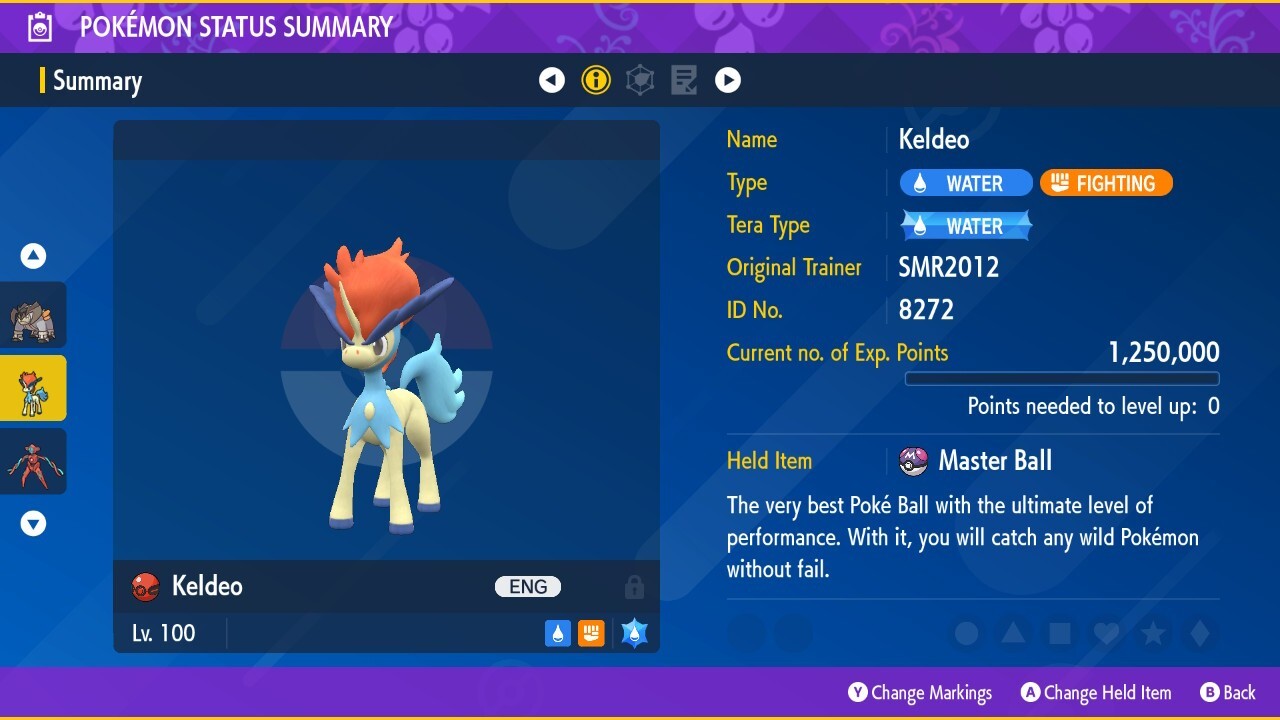The width and height of the screenshot is (1280, 720).
Task: Toggle the lock icon on Keldeo's card
Action: (x=634, y=587)
